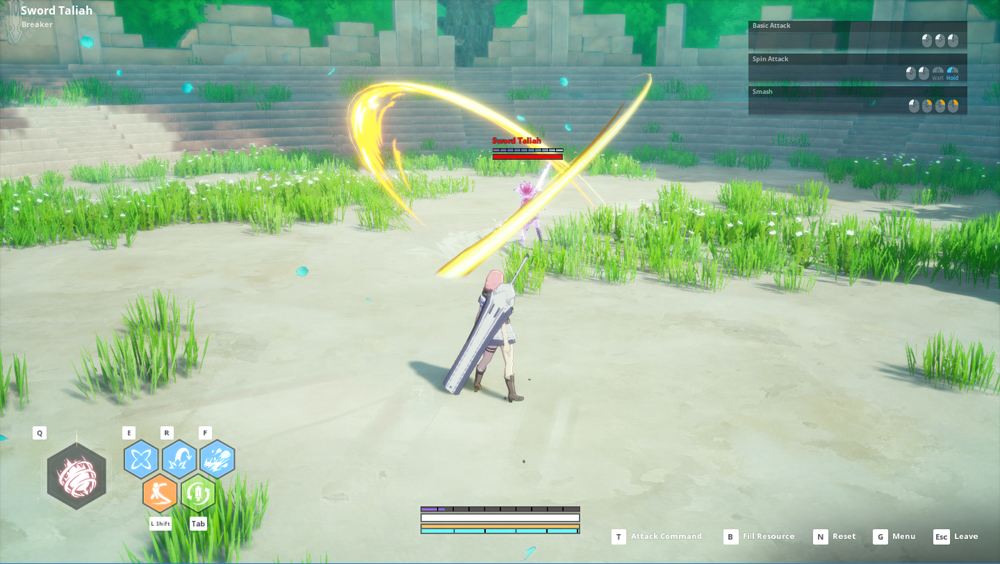Open the Menu option
Screen dimensions: 1000x564
[894, 537]
